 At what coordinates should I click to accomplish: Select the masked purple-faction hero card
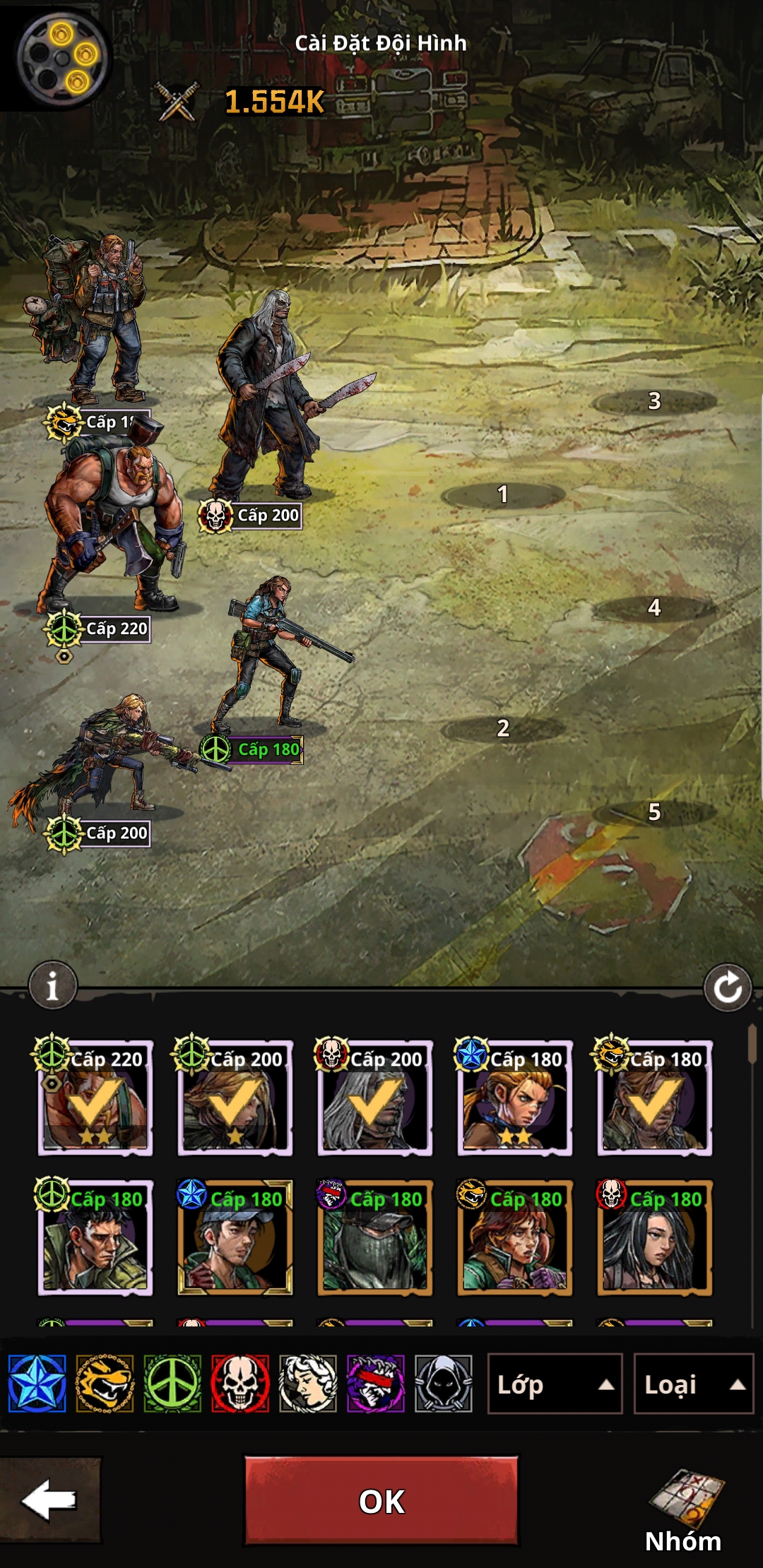pyautogui.click(x=375, y=1239)
